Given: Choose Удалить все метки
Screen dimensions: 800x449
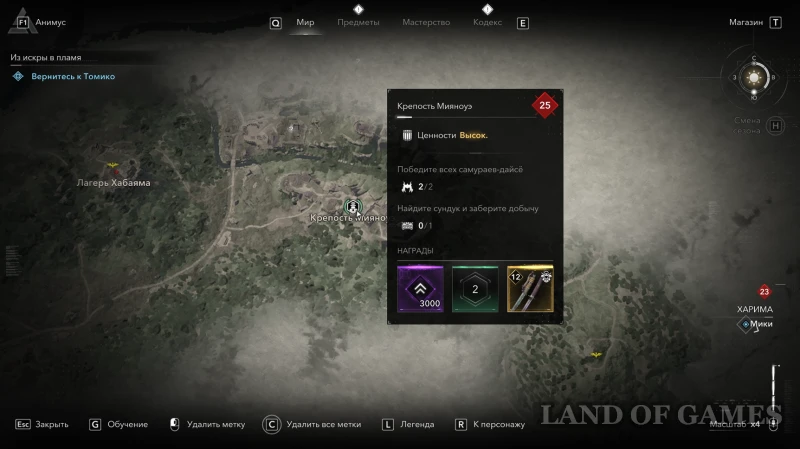Looking at the screenshot, I should (x=312, y=424).
